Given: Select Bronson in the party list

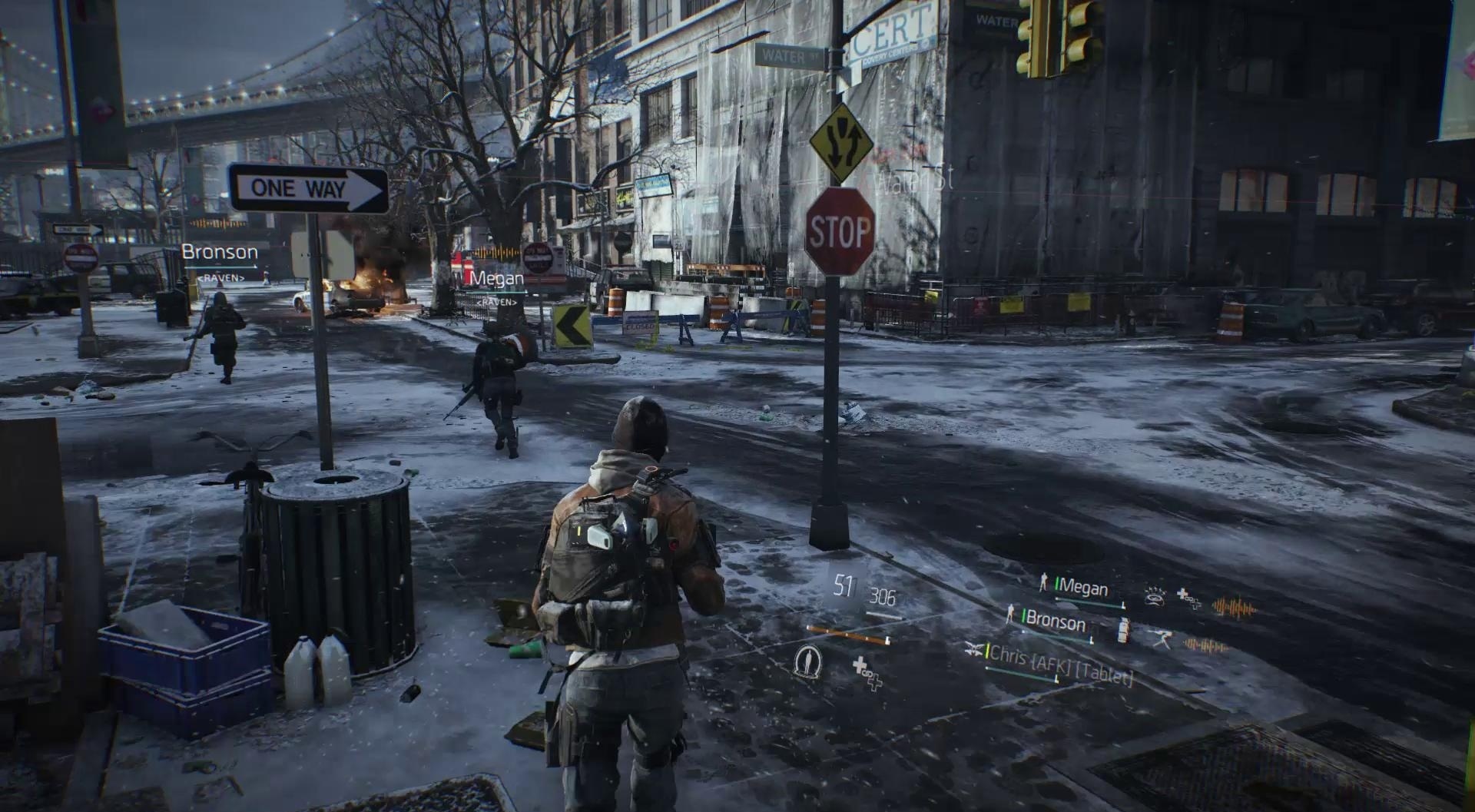Looking at the screenshot, I should click(x=1055, y=621).
